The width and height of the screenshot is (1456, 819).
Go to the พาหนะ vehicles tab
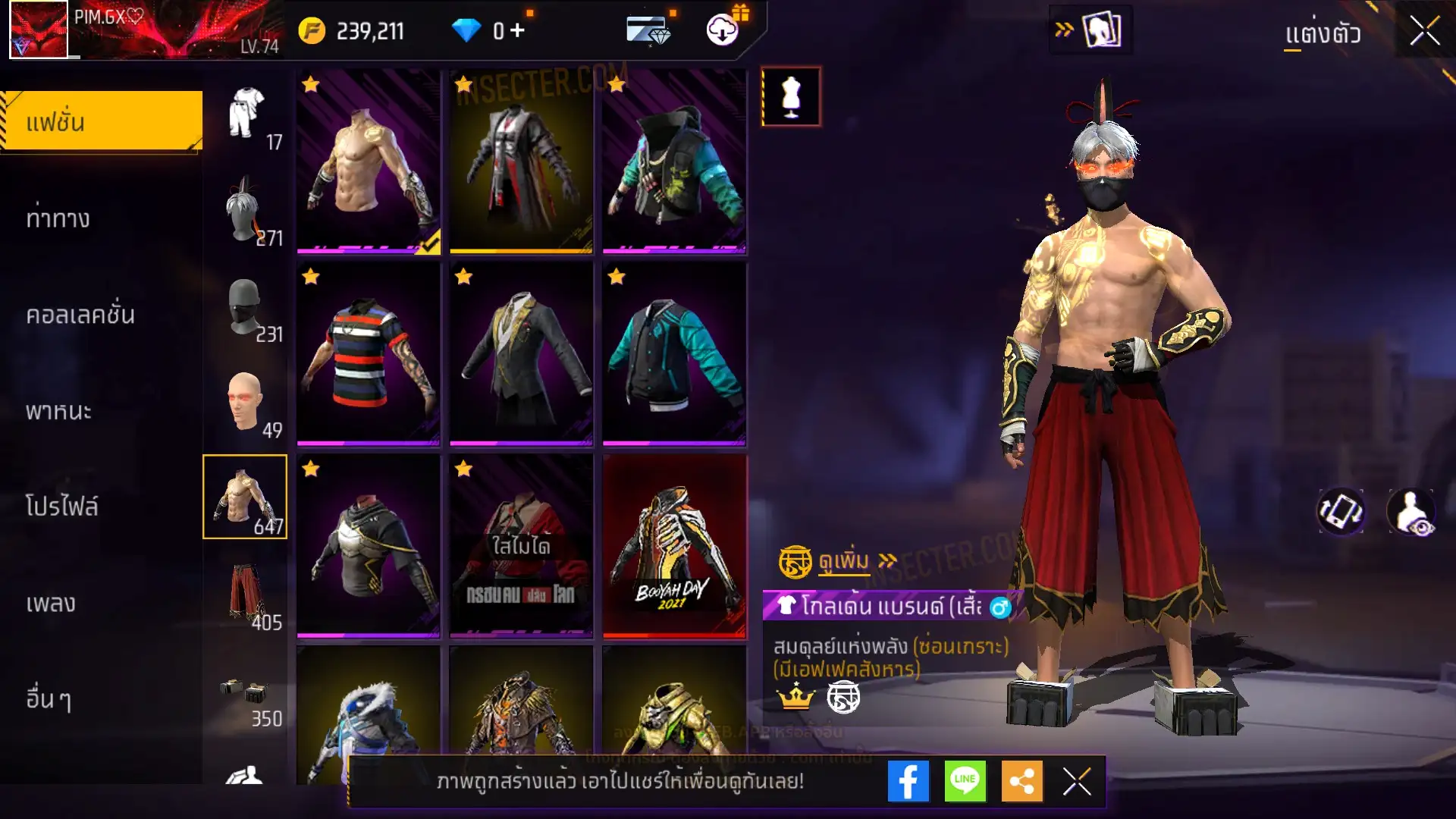point(58,411)
